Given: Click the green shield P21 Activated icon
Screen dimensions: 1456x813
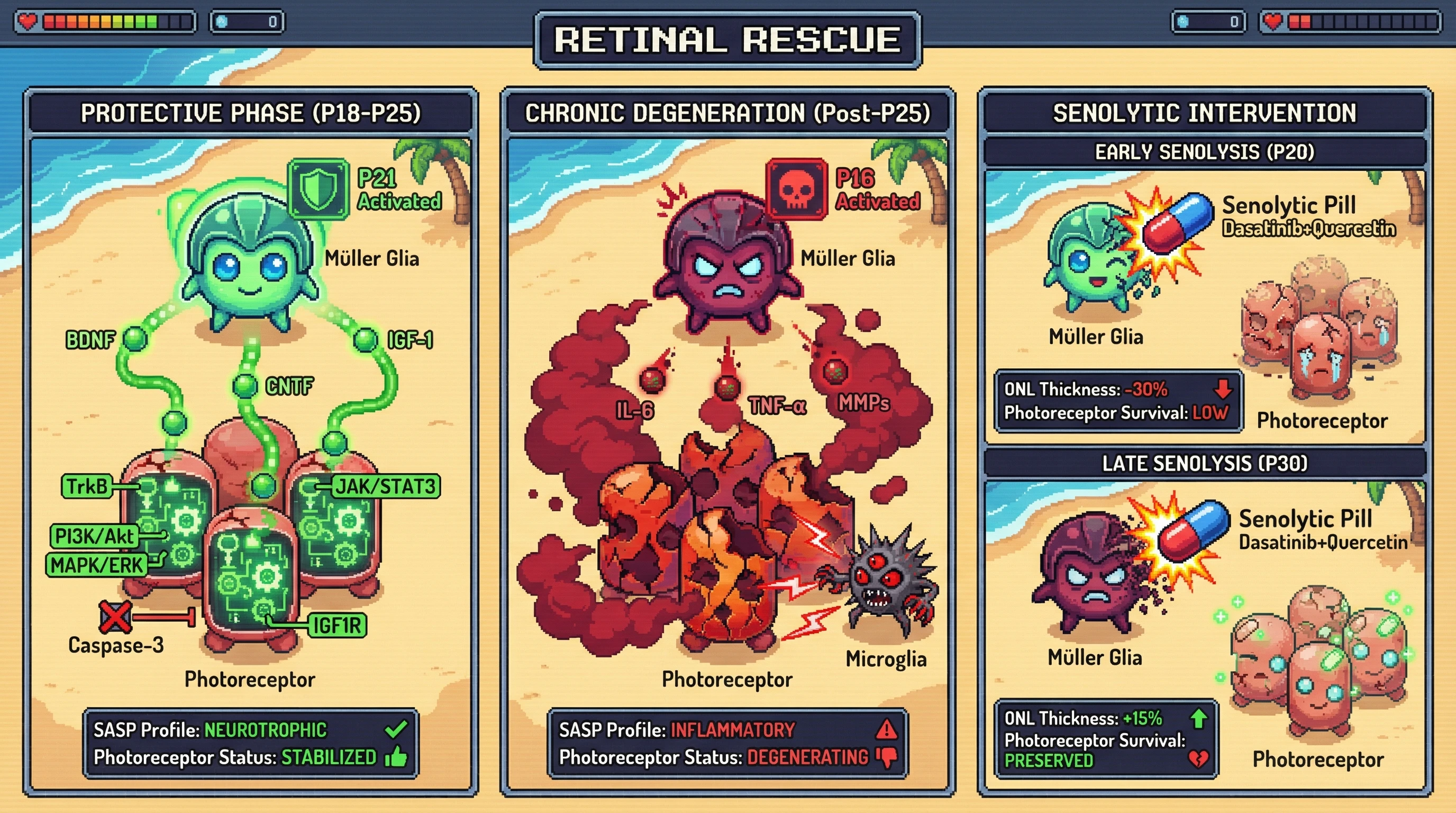Looking at the screenshot, I should point(318,189).
